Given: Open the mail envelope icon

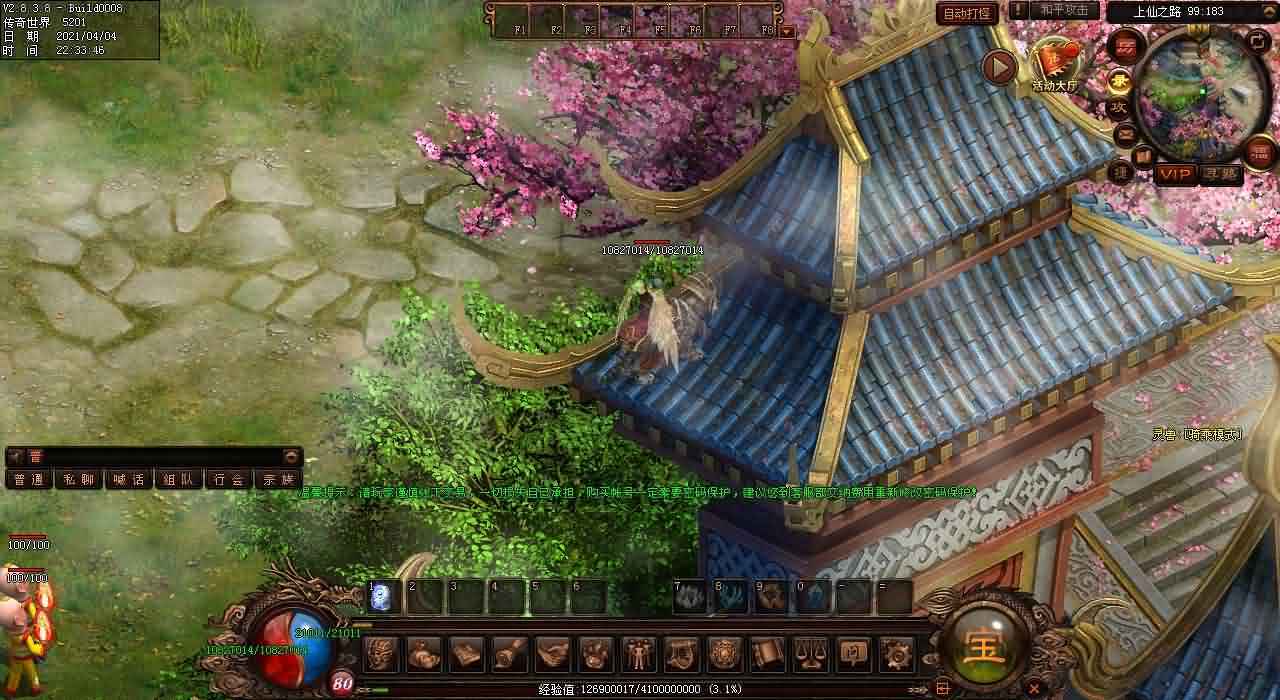Looking at the screenshot, I should [1124, 131].
